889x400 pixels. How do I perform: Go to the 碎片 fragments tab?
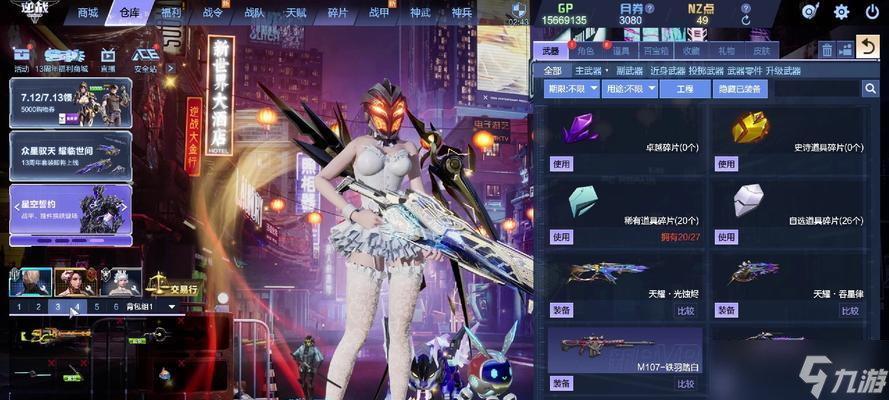tap(338, 13)
